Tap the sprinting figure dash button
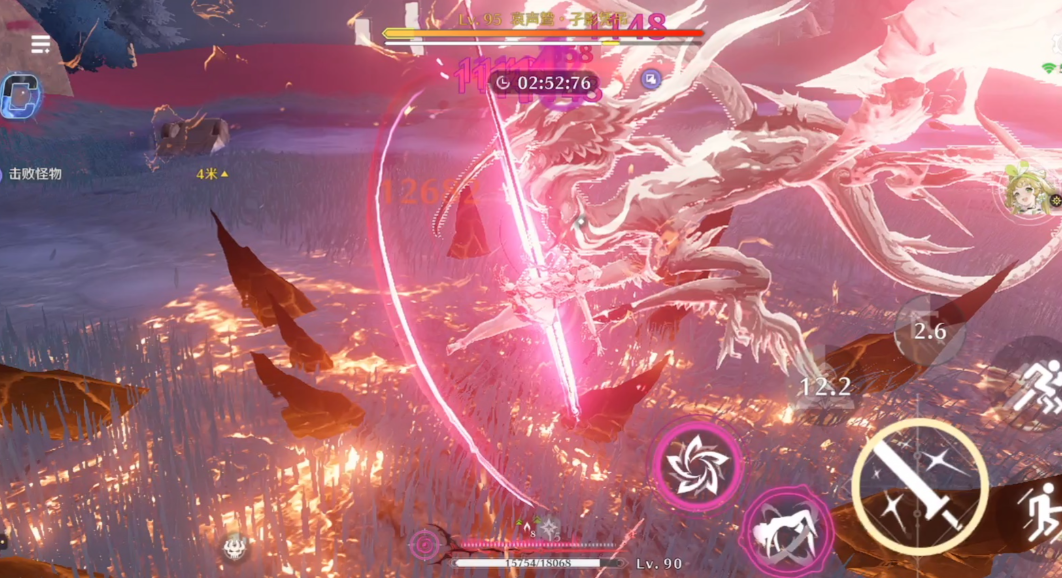 click(1036, 384)
